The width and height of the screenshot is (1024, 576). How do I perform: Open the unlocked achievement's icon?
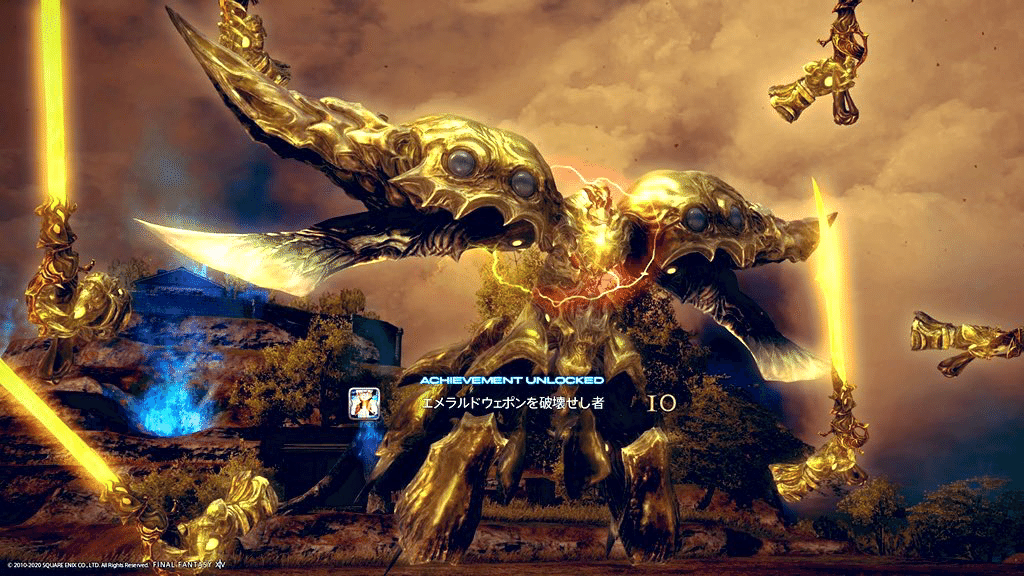pos(362,402)
